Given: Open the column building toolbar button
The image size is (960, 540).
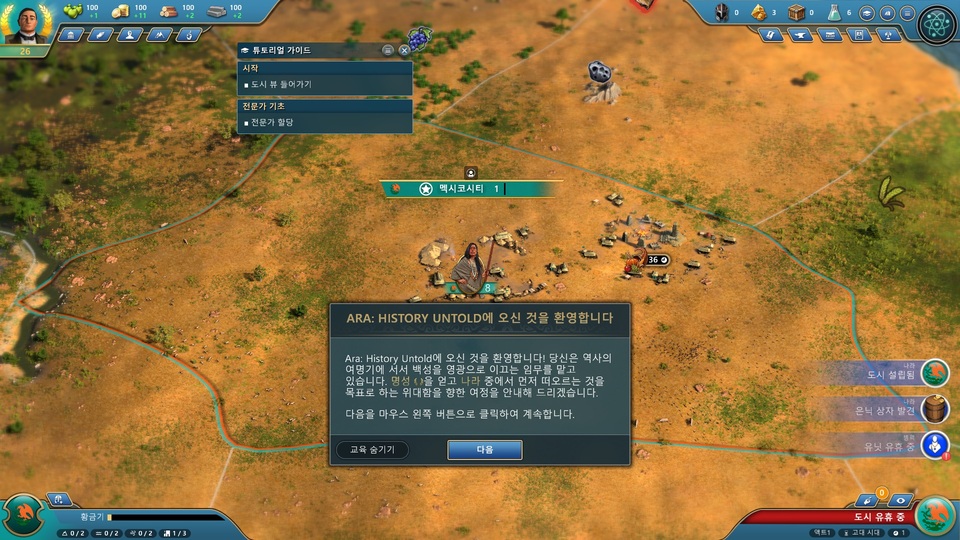Looking at the screenshot, I should point(71,35).
